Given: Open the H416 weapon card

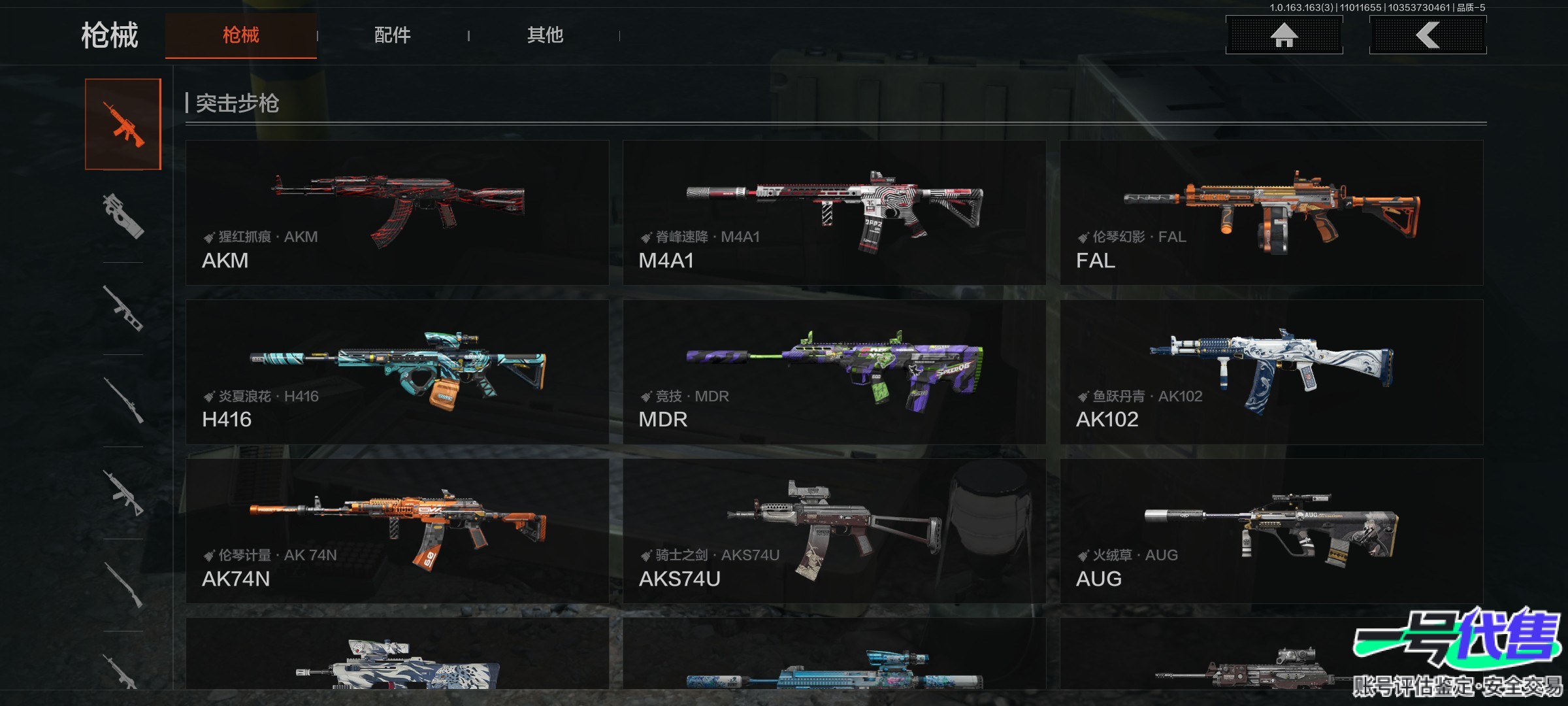Looking at the screenshot, I should coord(397,372).
